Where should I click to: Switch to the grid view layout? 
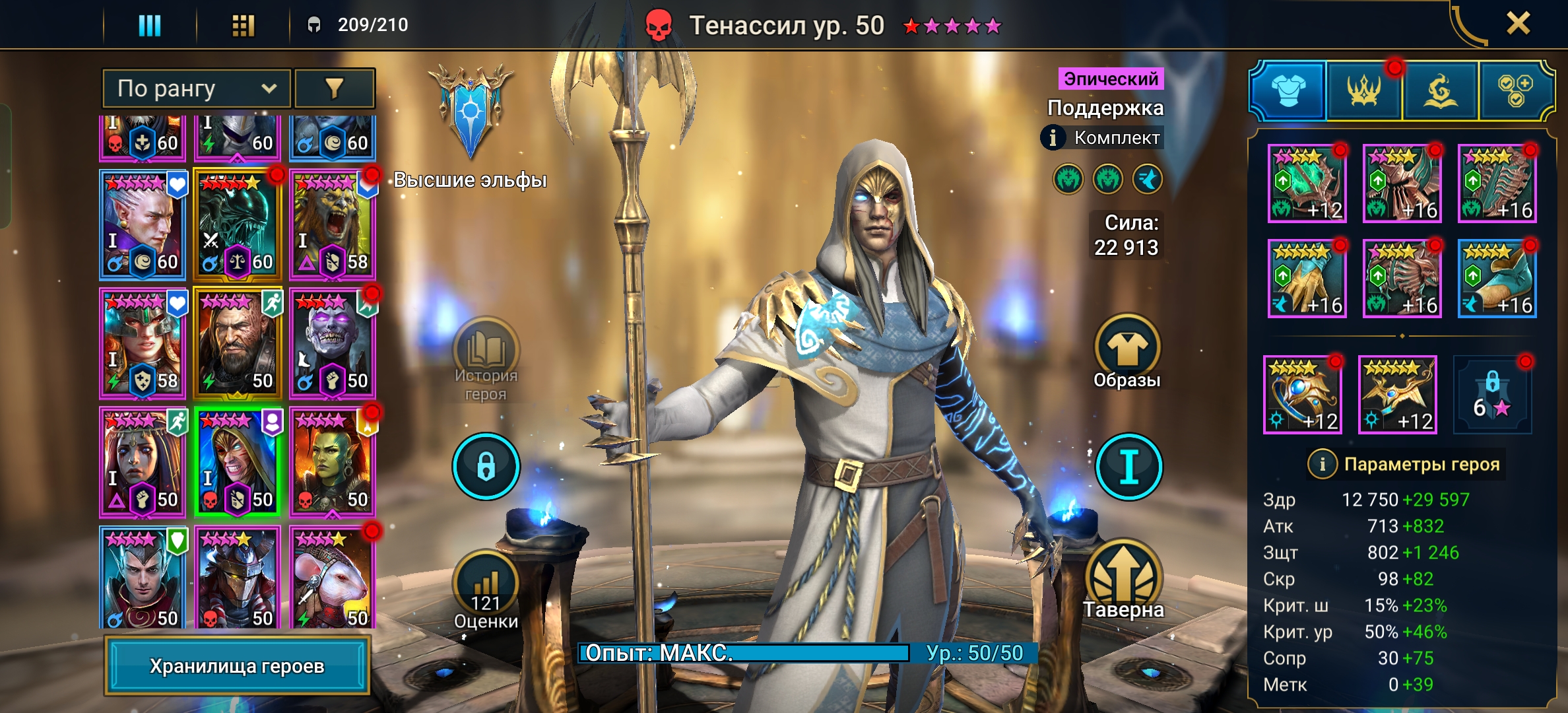tap(243, 25)
